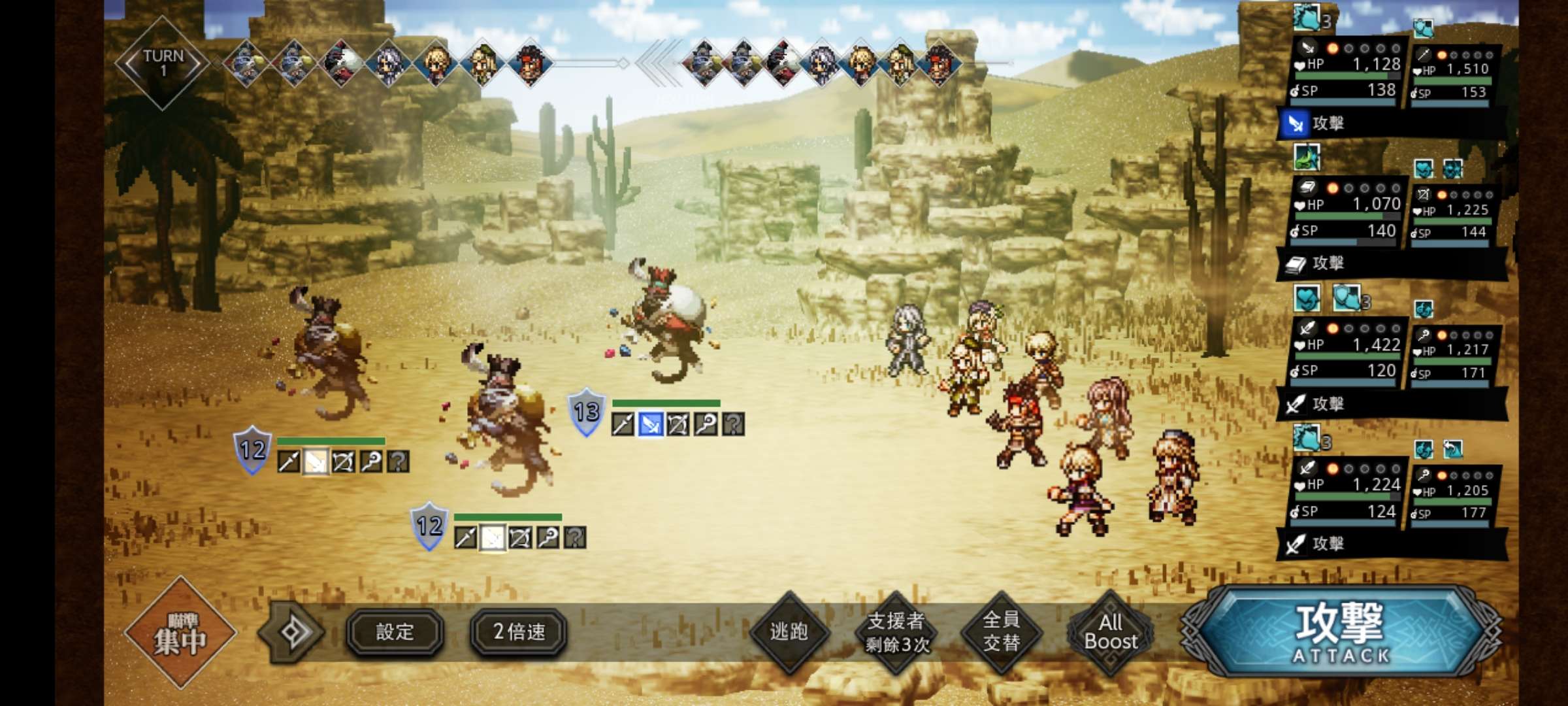This screenshot has width=1568, height=706.
Task: Choose the front character panel with 1,422 HP
Action: (1347, 350)
